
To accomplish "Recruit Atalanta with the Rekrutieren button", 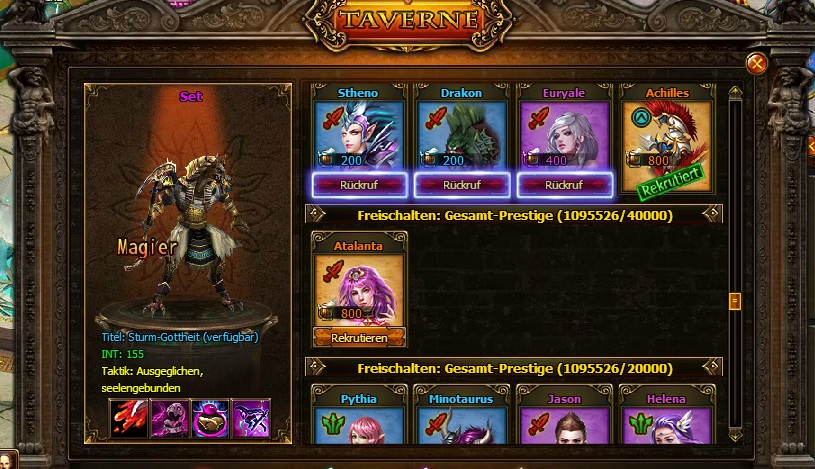I will click(x=359, y=337).
